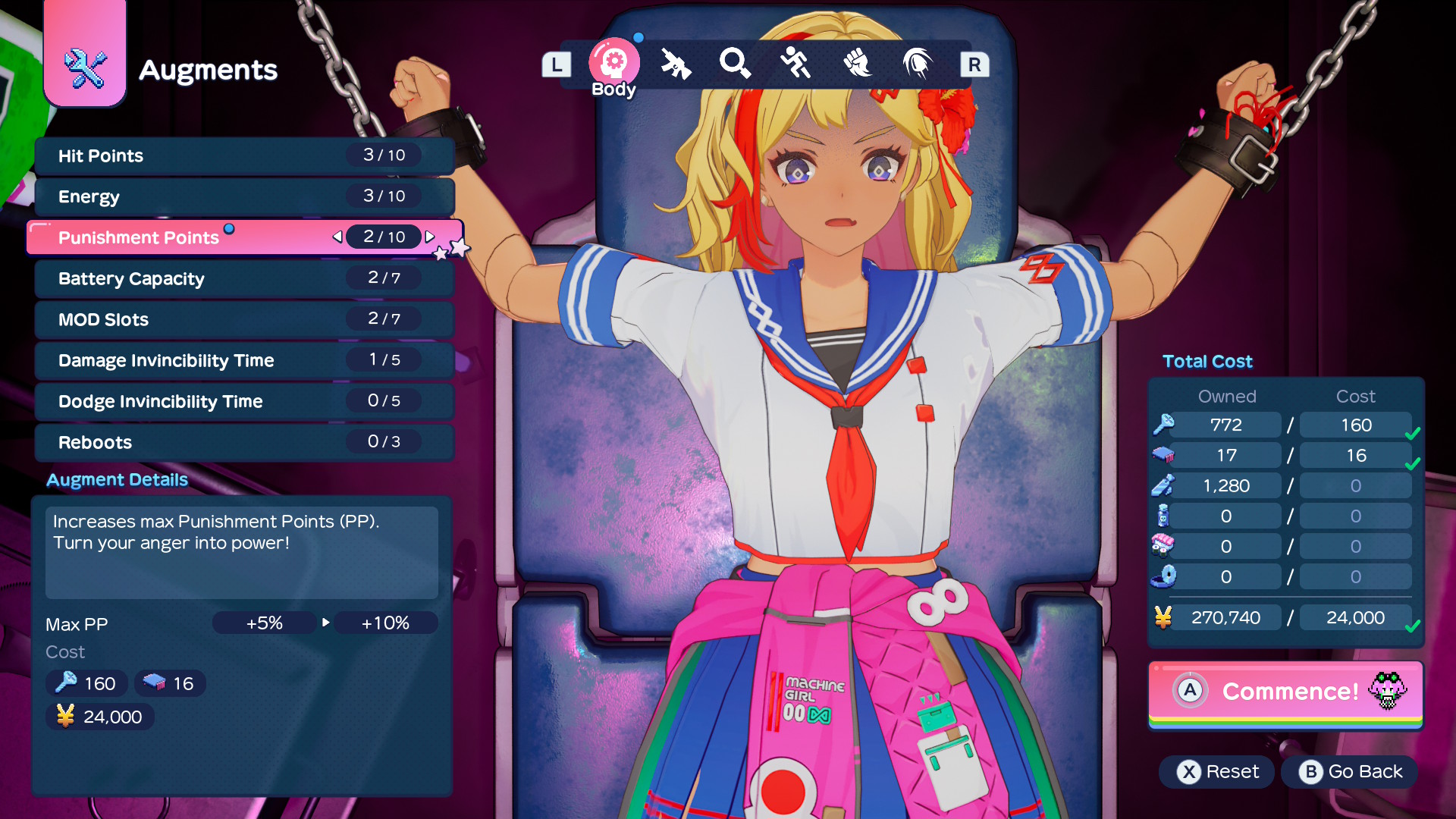Image resolution: width=1456 pixels, height=819 pixels.
Task: Switch to the gun weapon tab
Action: [675, 64]
